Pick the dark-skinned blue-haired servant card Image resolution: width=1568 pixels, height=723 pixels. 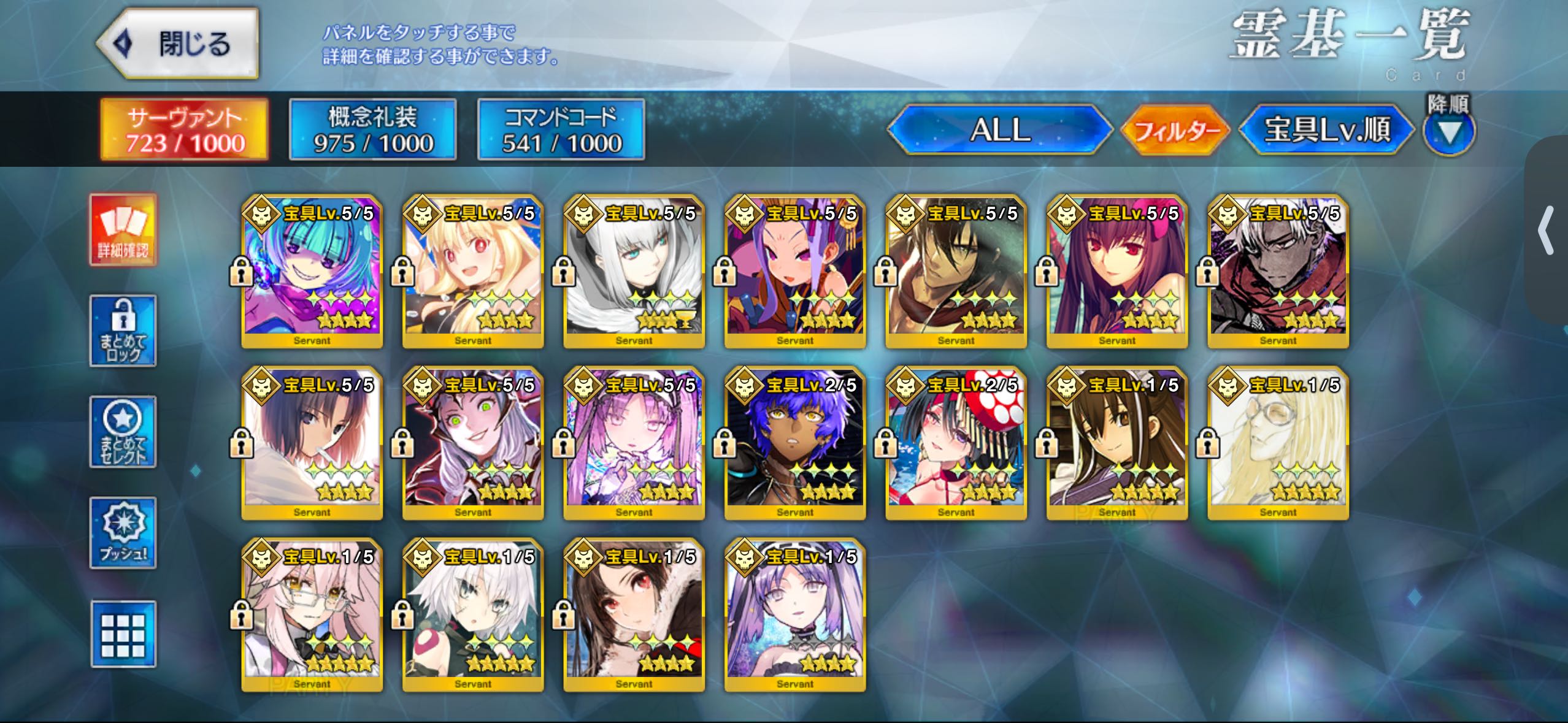click(795, 443)
